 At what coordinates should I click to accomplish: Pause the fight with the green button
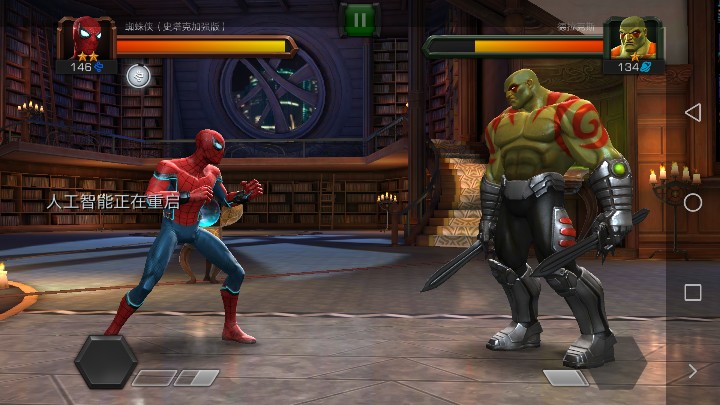pos(358,19)
